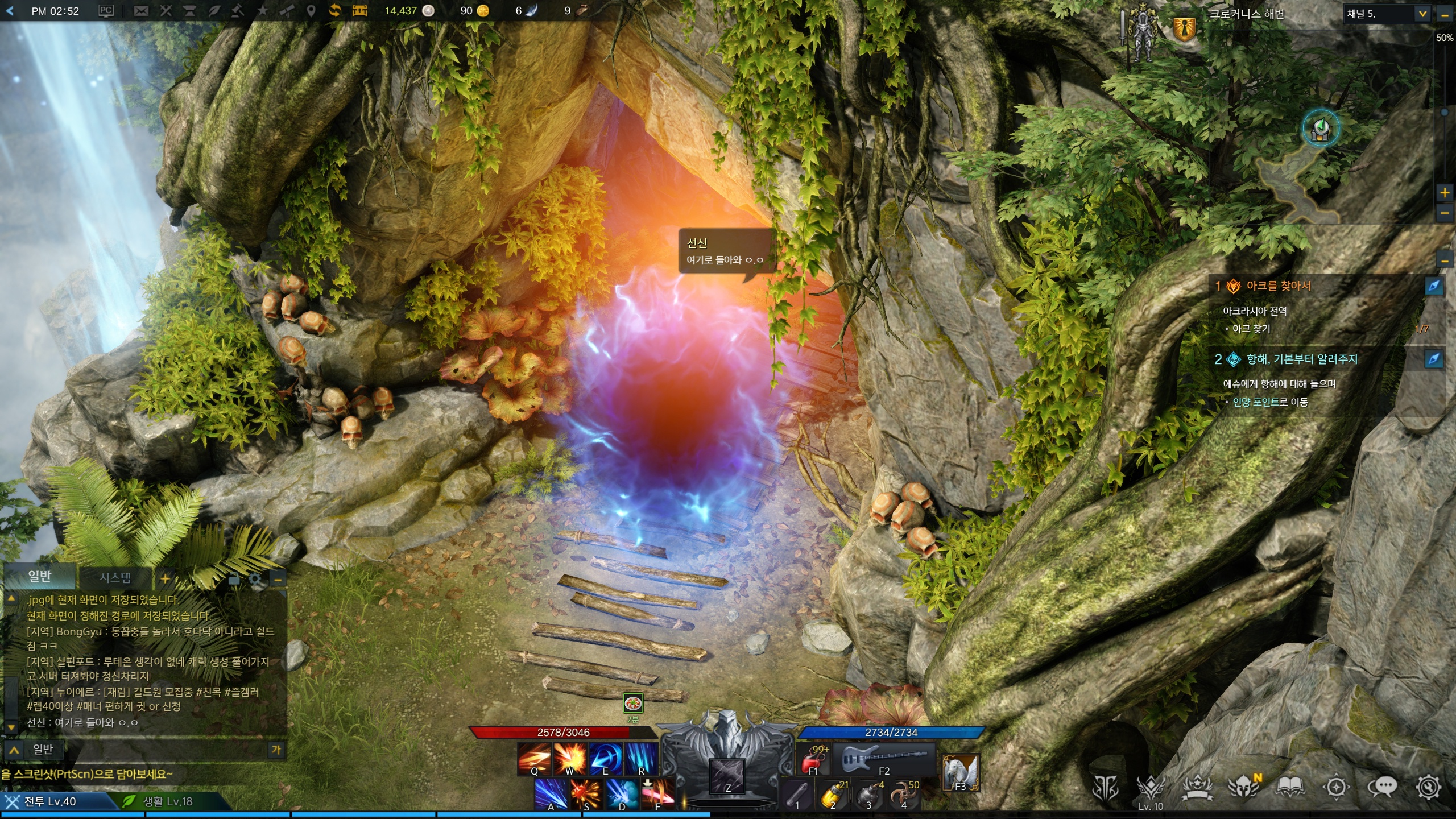Click the chat message input field
This screenshot has width=1456, height=819.
point(159,750)
